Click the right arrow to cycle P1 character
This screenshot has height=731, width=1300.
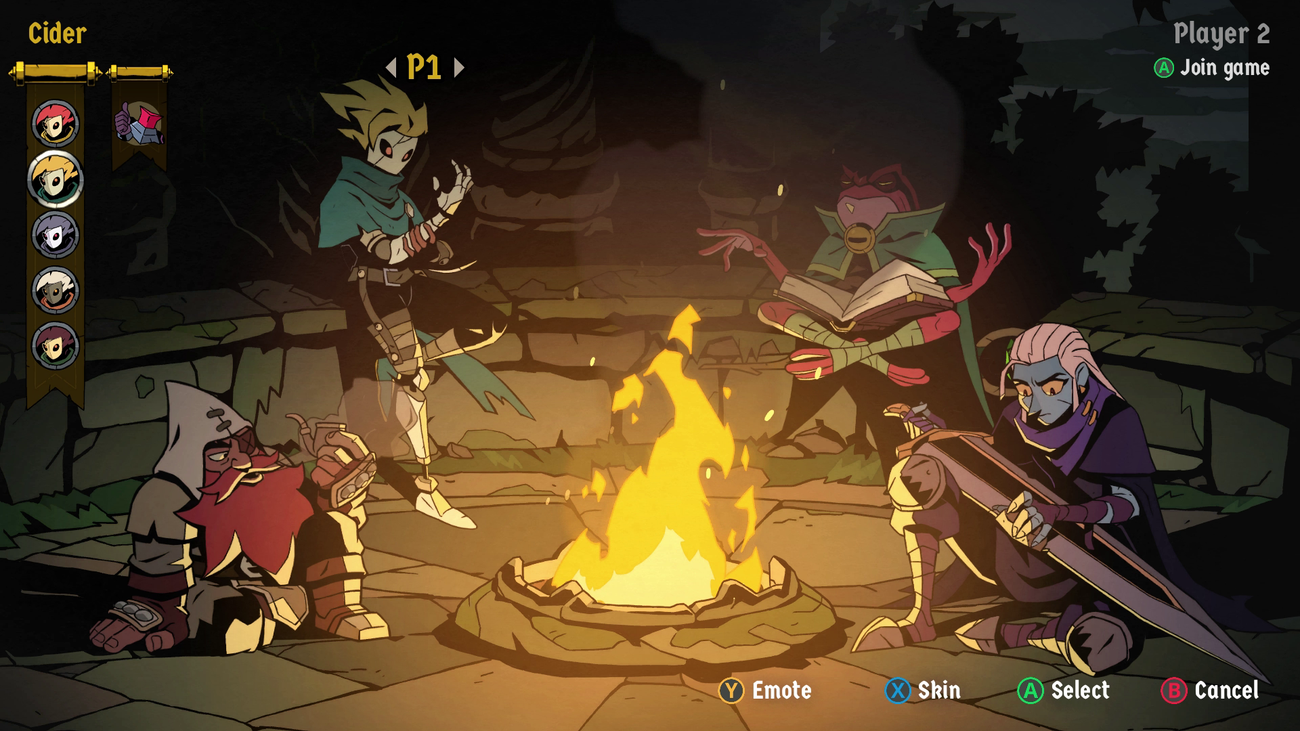pos(459,68)
